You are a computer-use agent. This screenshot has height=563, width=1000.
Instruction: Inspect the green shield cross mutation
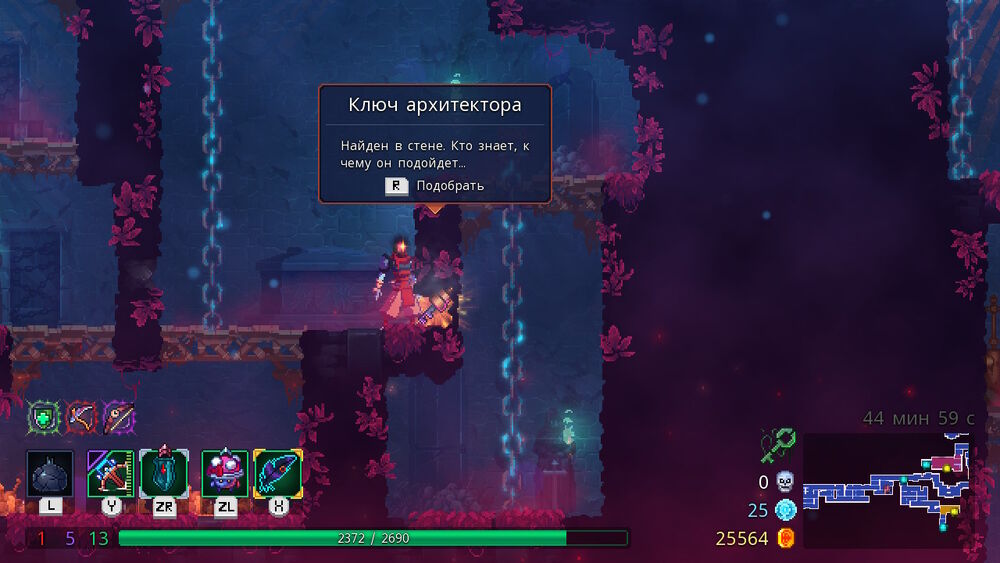coord(43,417)
